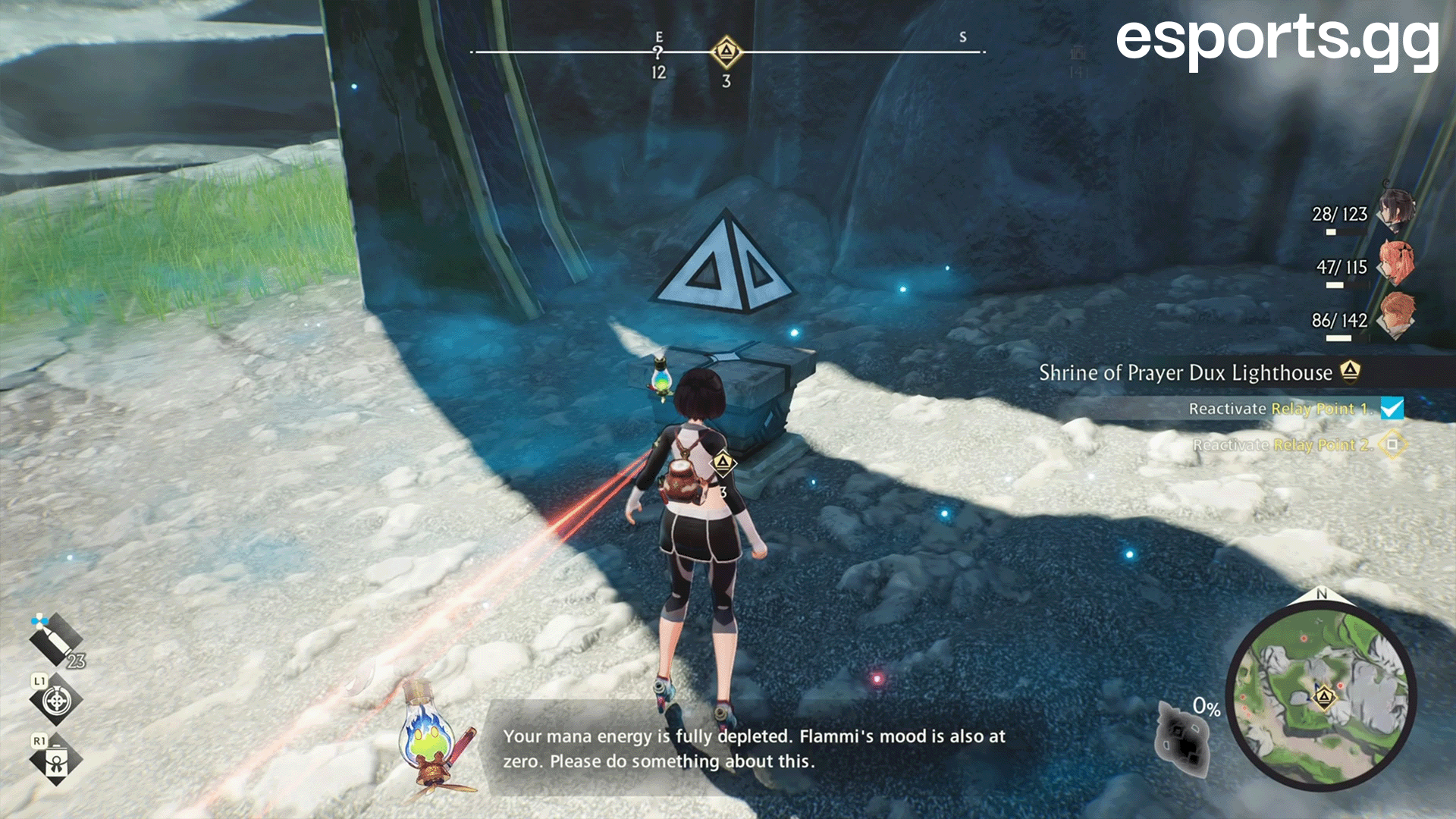Select the Reactivate Relay Point 2 objective
Image resolution: width=1456 pixels, height=819 pixels.
click(1283, 444)
